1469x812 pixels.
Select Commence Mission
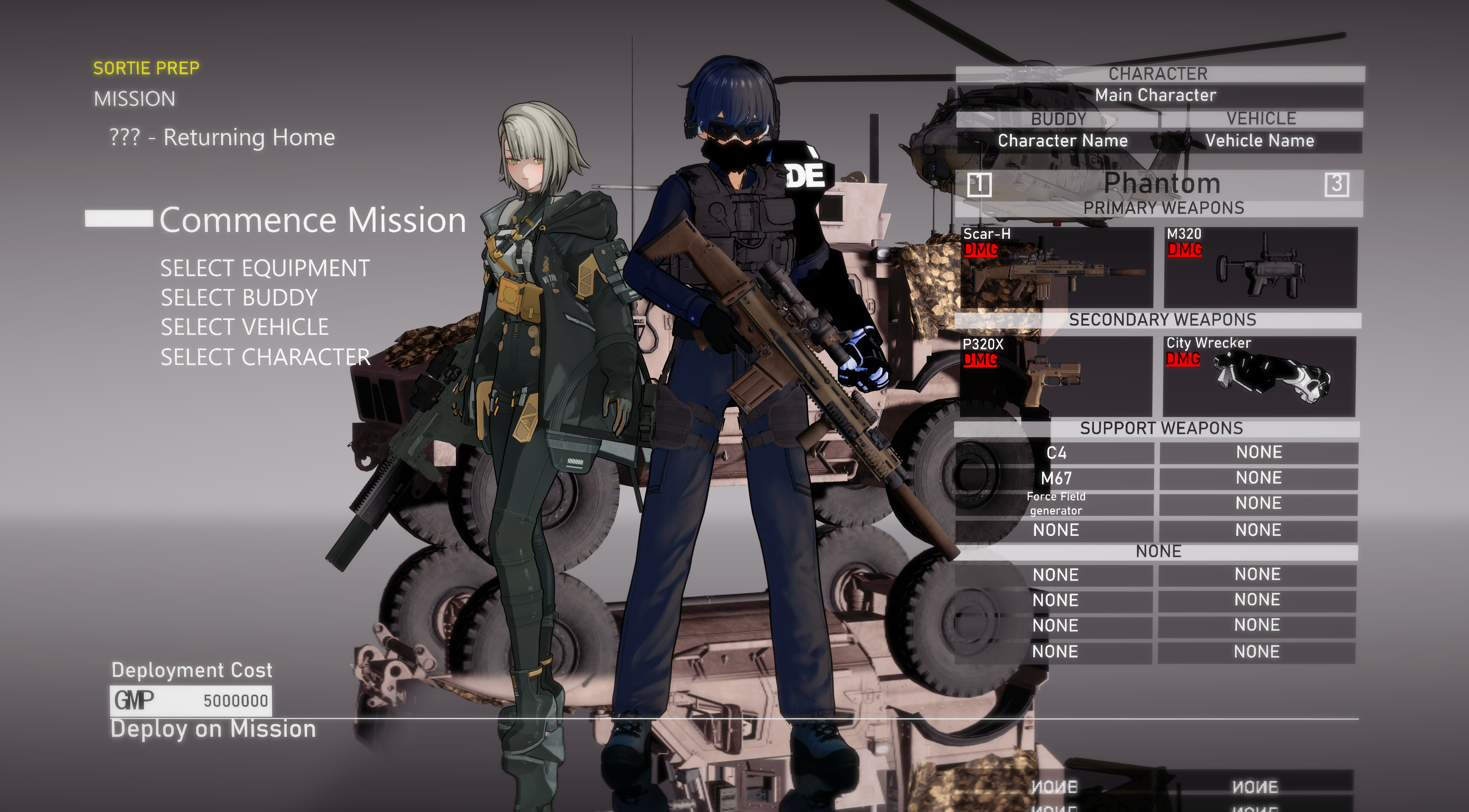coord(312,220)
